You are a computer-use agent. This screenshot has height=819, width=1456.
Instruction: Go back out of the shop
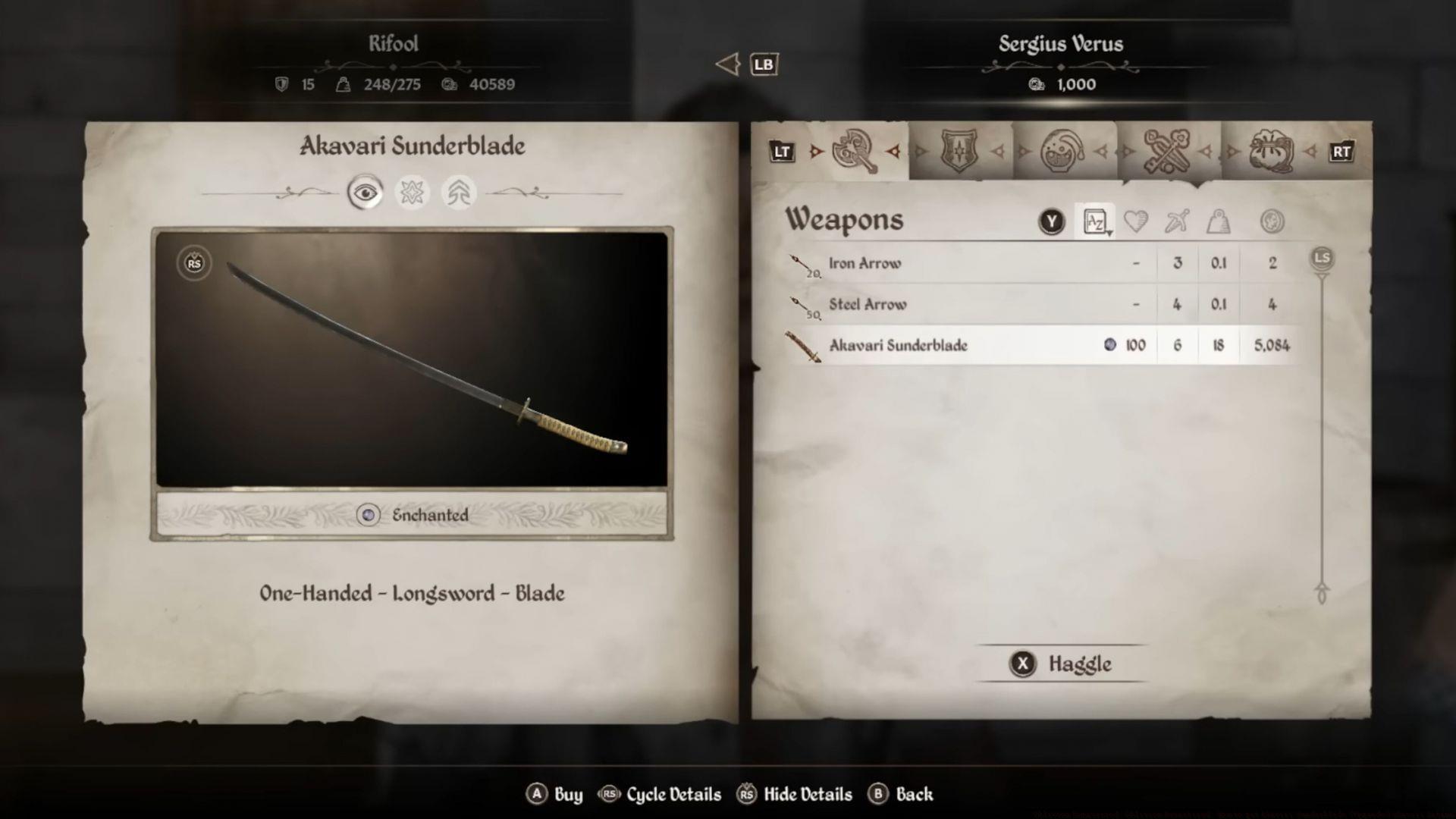point(901,794)
